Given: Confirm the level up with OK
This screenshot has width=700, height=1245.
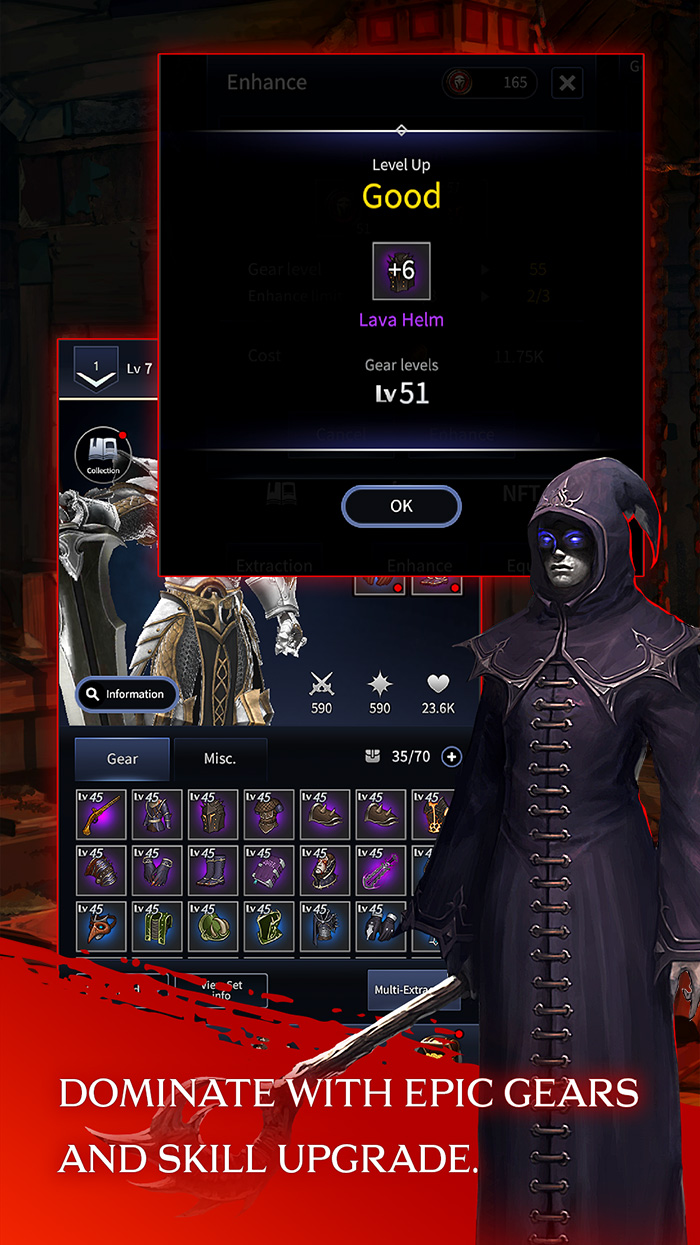Looking at the screenshot, I should pos(401,506).
